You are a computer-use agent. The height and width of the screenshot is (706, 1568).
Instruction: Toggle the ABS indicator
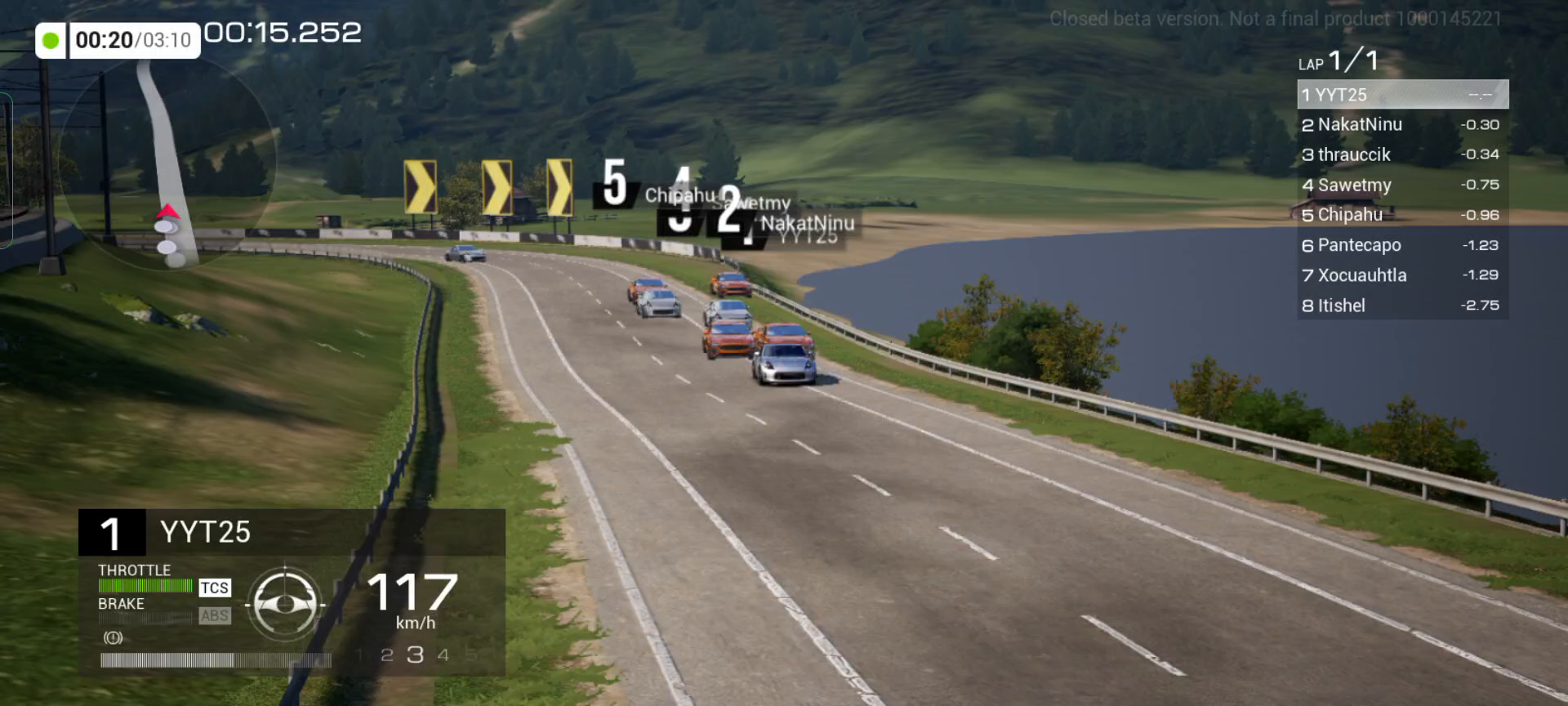pyautogui.click(x=215, y=616)
